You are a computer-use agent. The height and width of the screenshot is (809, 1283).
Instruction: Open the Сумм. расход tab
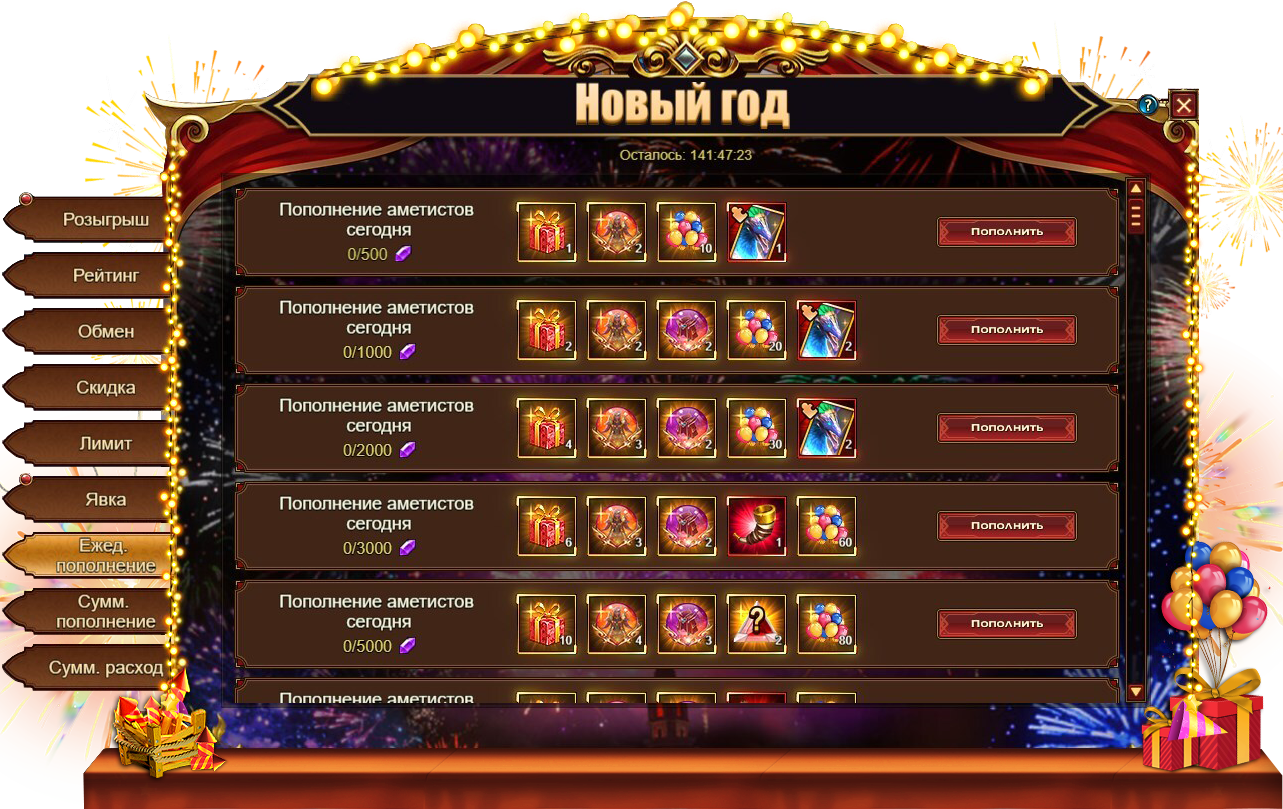click(105, 667)
